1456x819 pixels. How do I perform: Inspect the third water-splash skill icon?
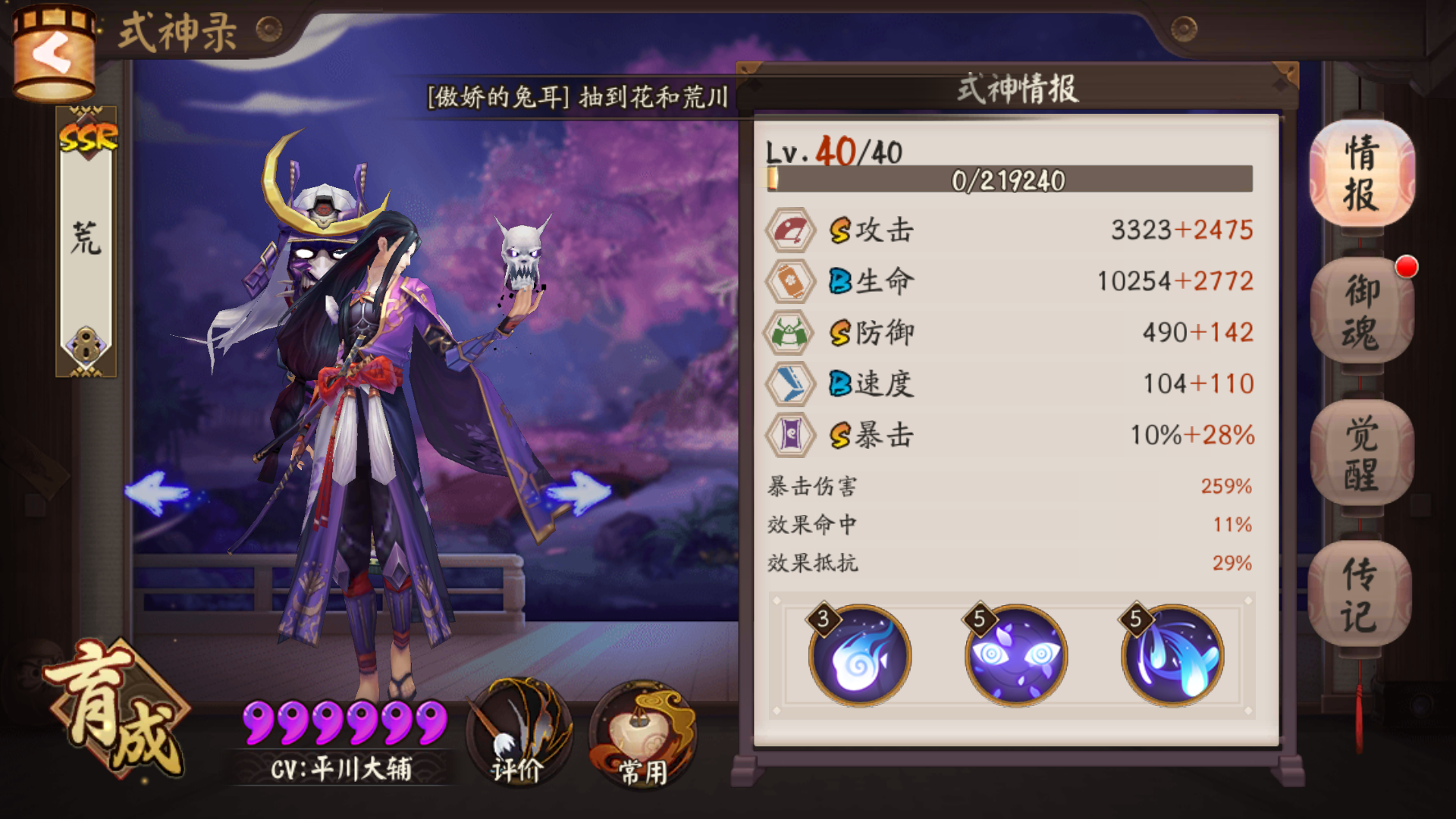point(1172,656)
